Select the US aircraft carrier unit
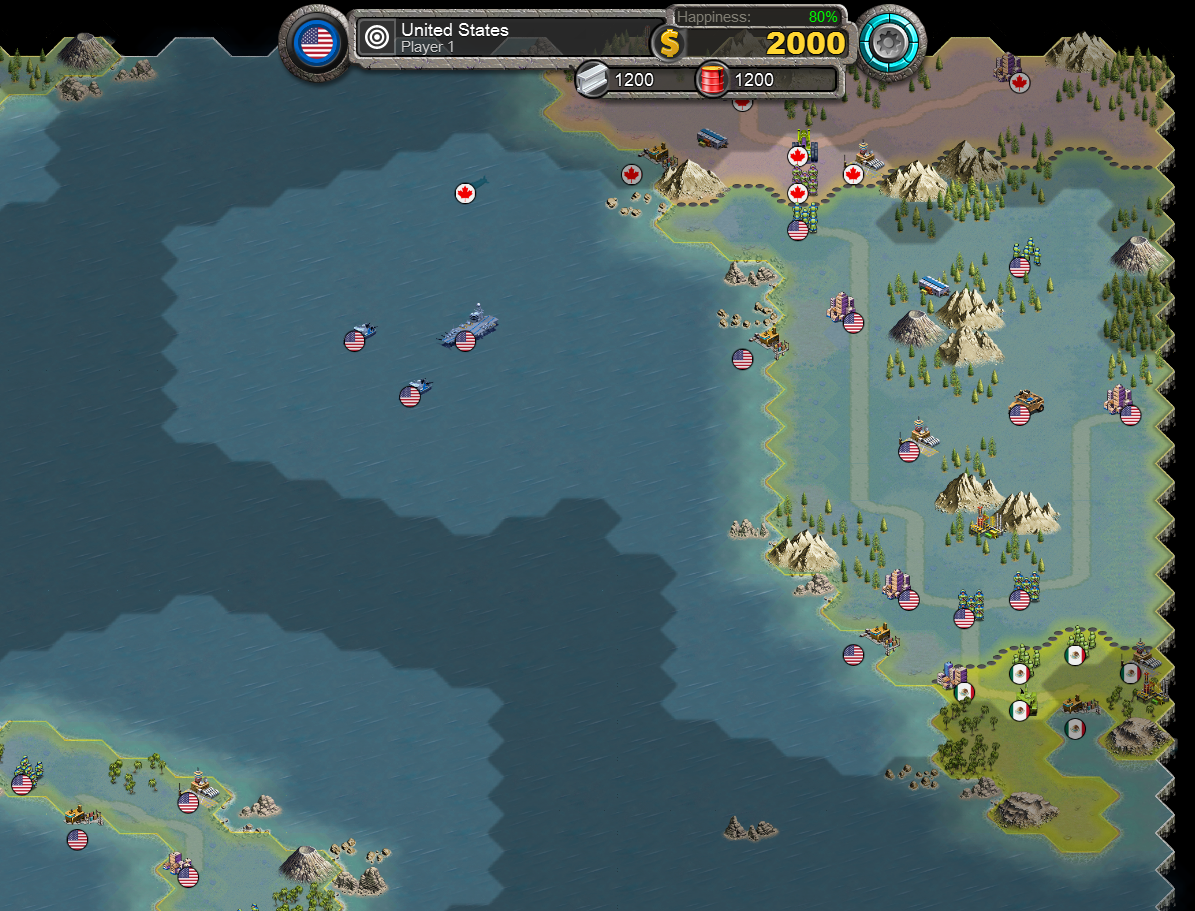This screenshot has height=911, width=1195. tap(470, 327)
